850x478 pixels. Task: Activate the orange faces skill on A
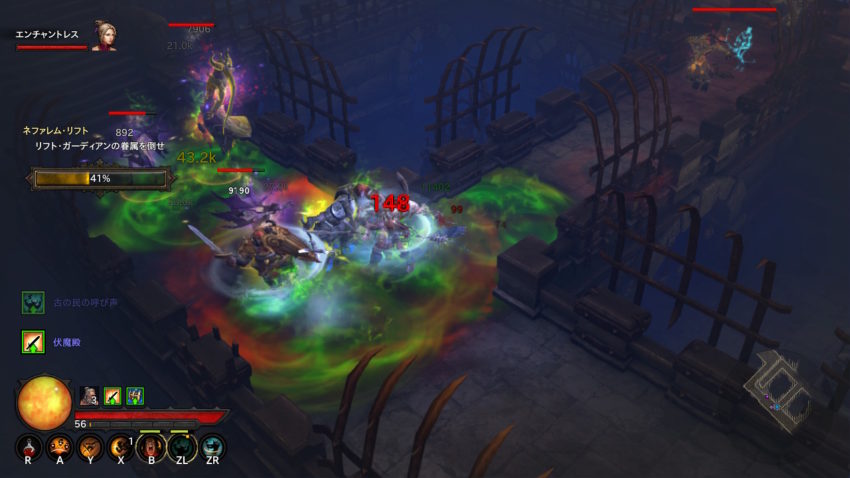click(59, 447)
